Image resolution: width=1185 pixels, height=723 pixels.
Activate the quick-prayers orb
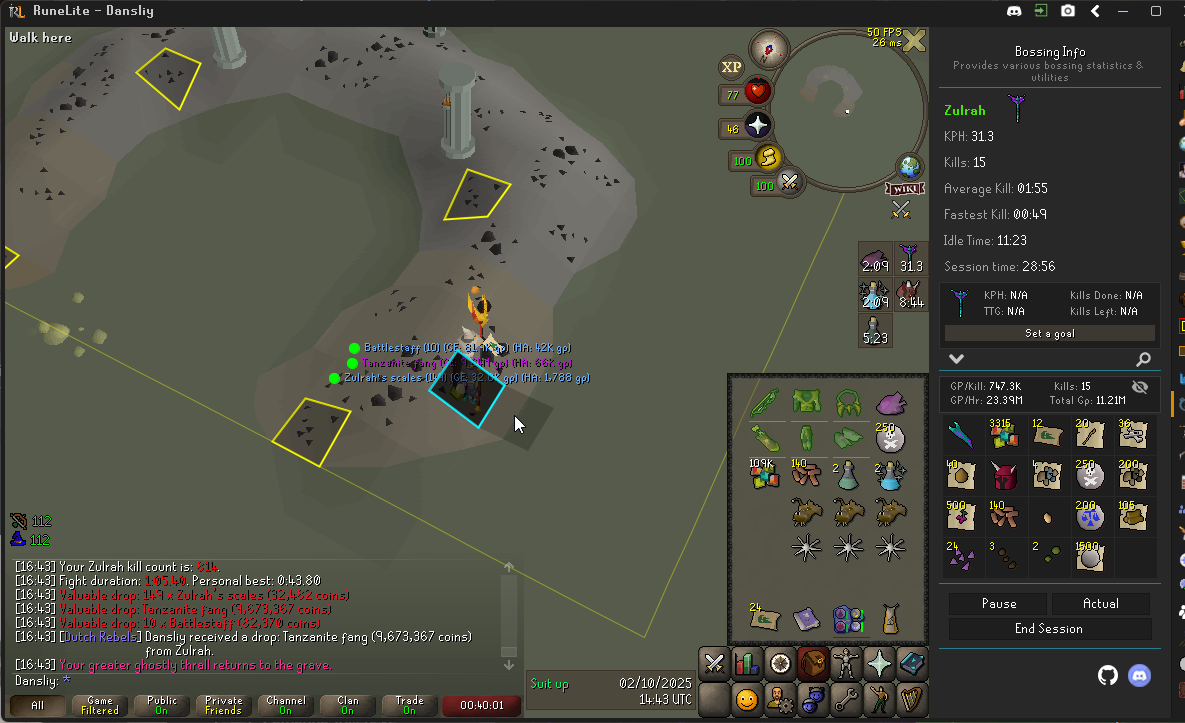pyautogui.click(x=758, y=126)
